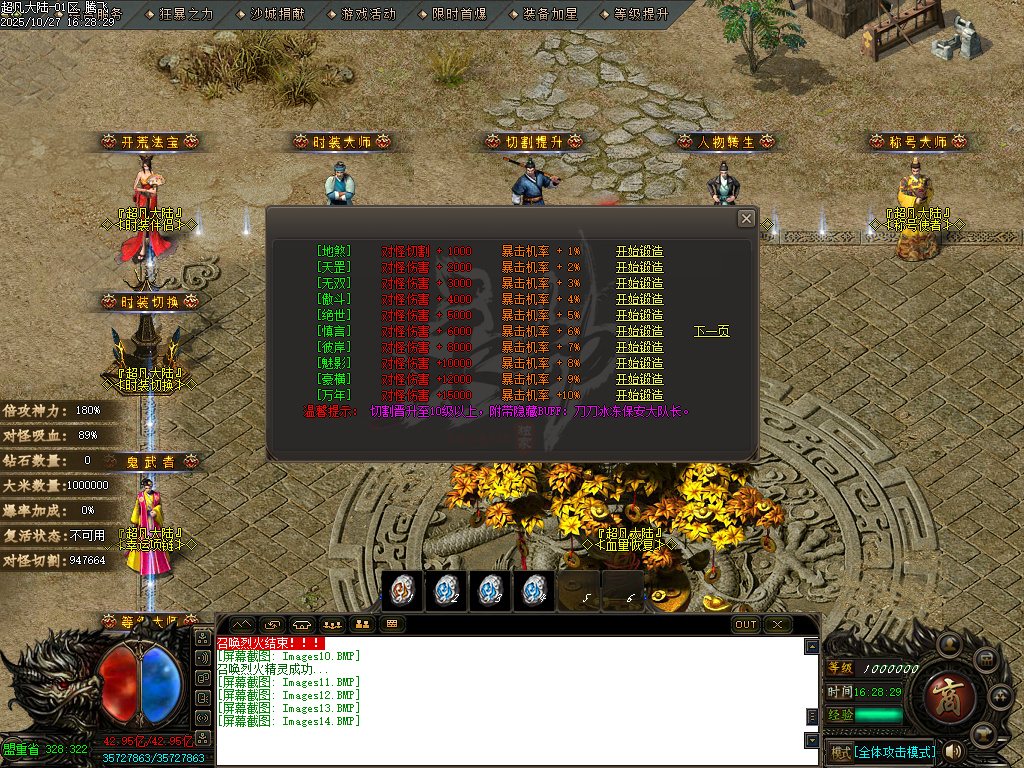Open the 游戏活动 top menu
The image size is (1024, 768).
[368, 14]
